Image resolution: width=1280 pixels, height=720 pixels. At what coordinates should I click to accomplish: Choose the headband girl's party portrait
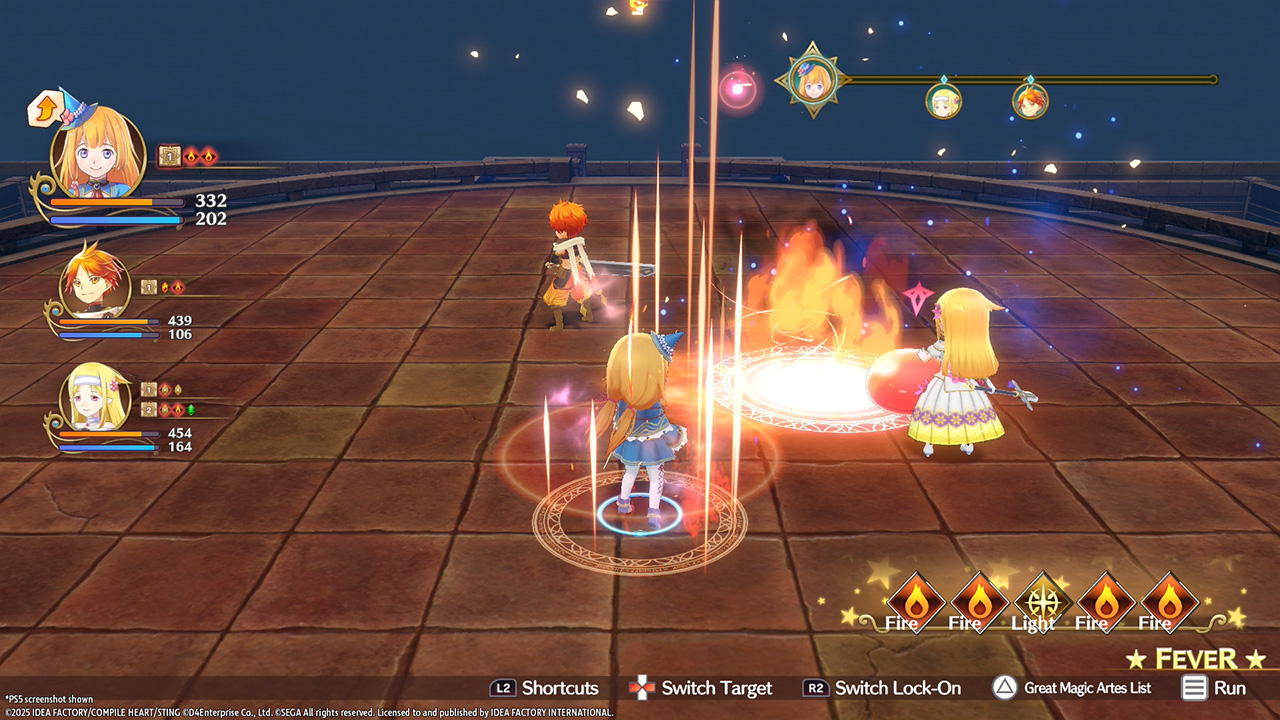pos(94,397)
